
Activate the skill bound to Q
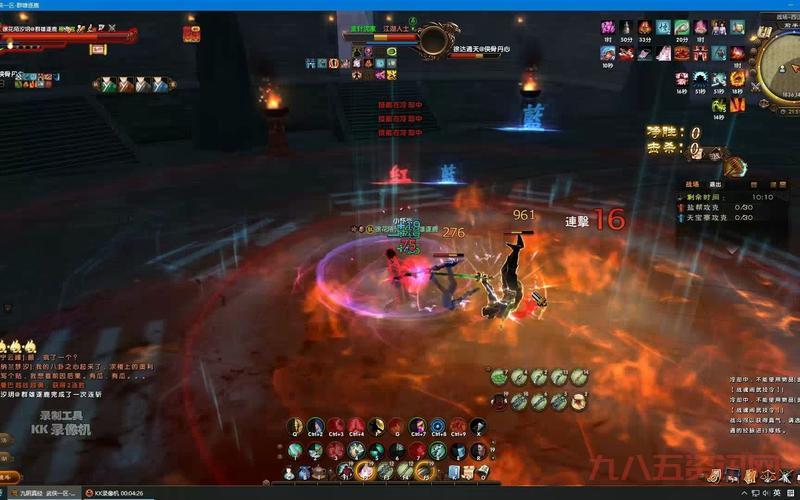(296, 427)
